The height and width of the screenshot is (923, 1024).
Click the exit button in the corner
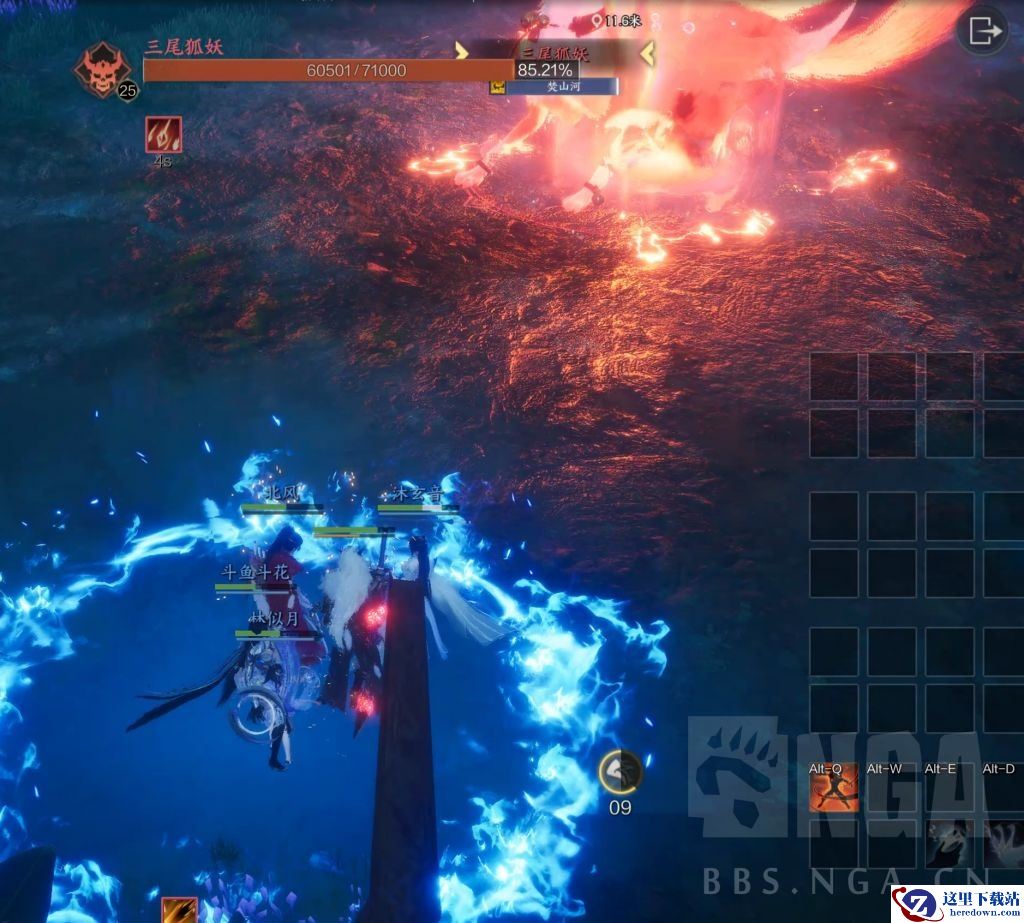point(982,31)
